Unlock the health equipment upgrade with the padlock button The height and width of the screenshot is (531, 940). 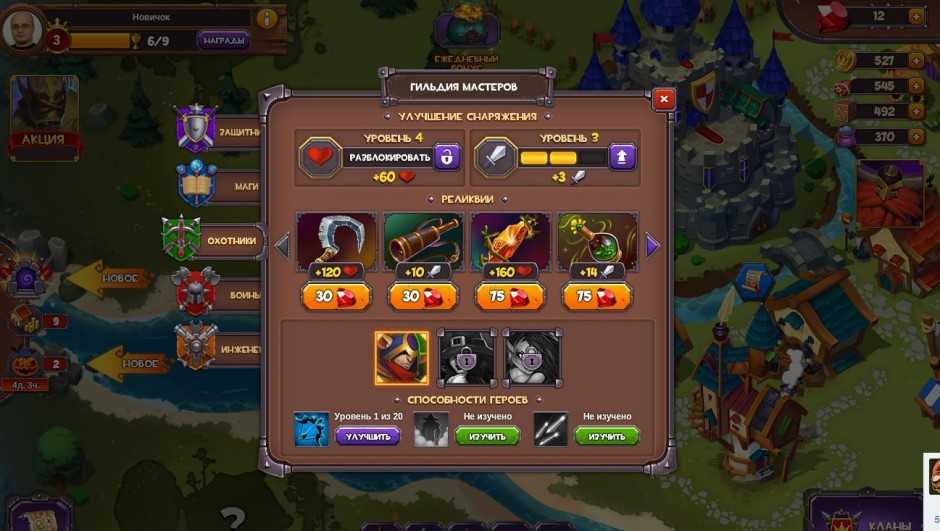(447, 157)
